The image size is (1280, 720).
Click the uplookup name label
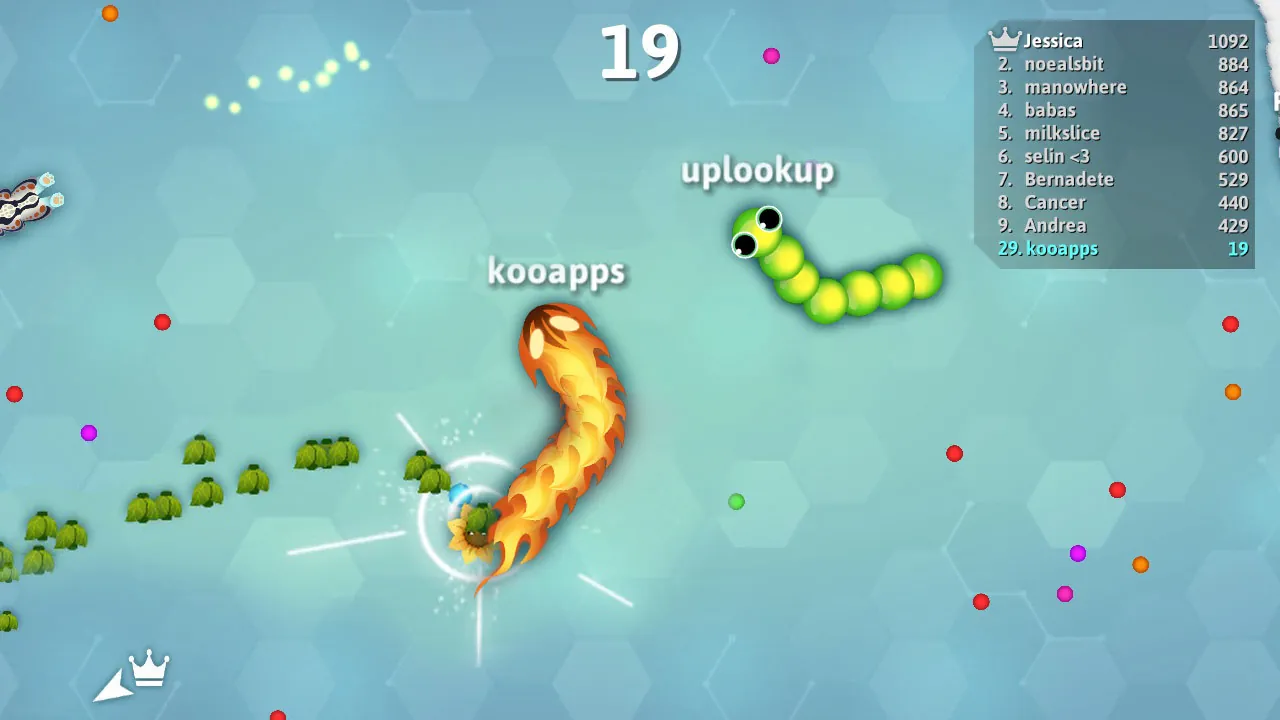tap(758, 171)
